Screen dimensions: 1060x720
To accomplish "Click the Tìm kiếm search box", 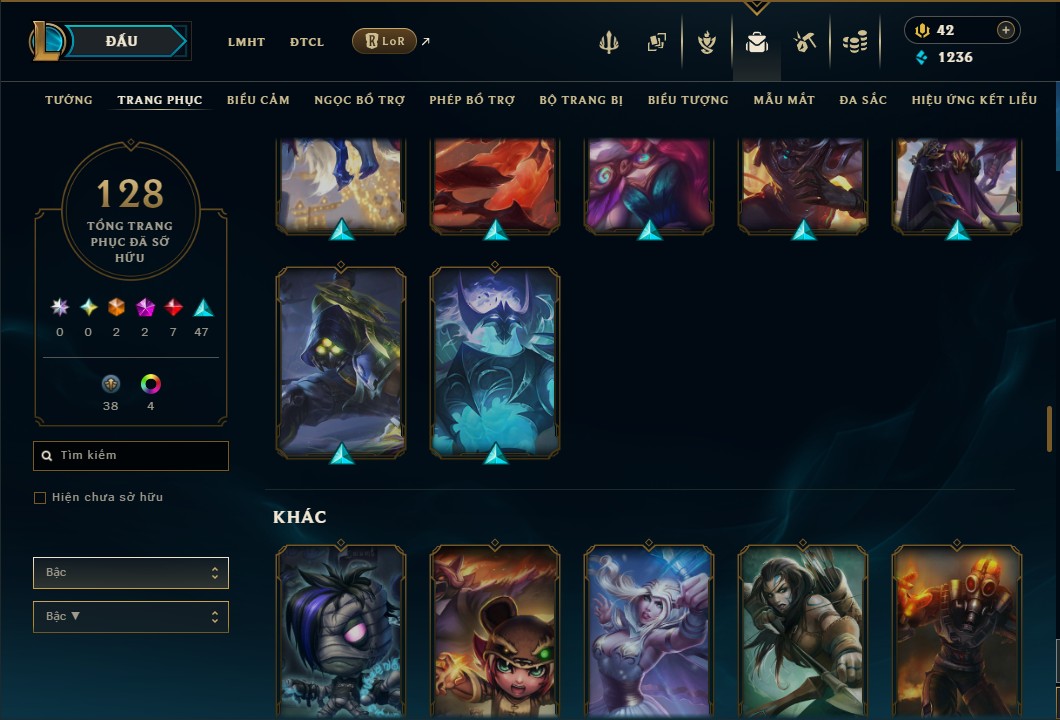I will click(131, 456).
